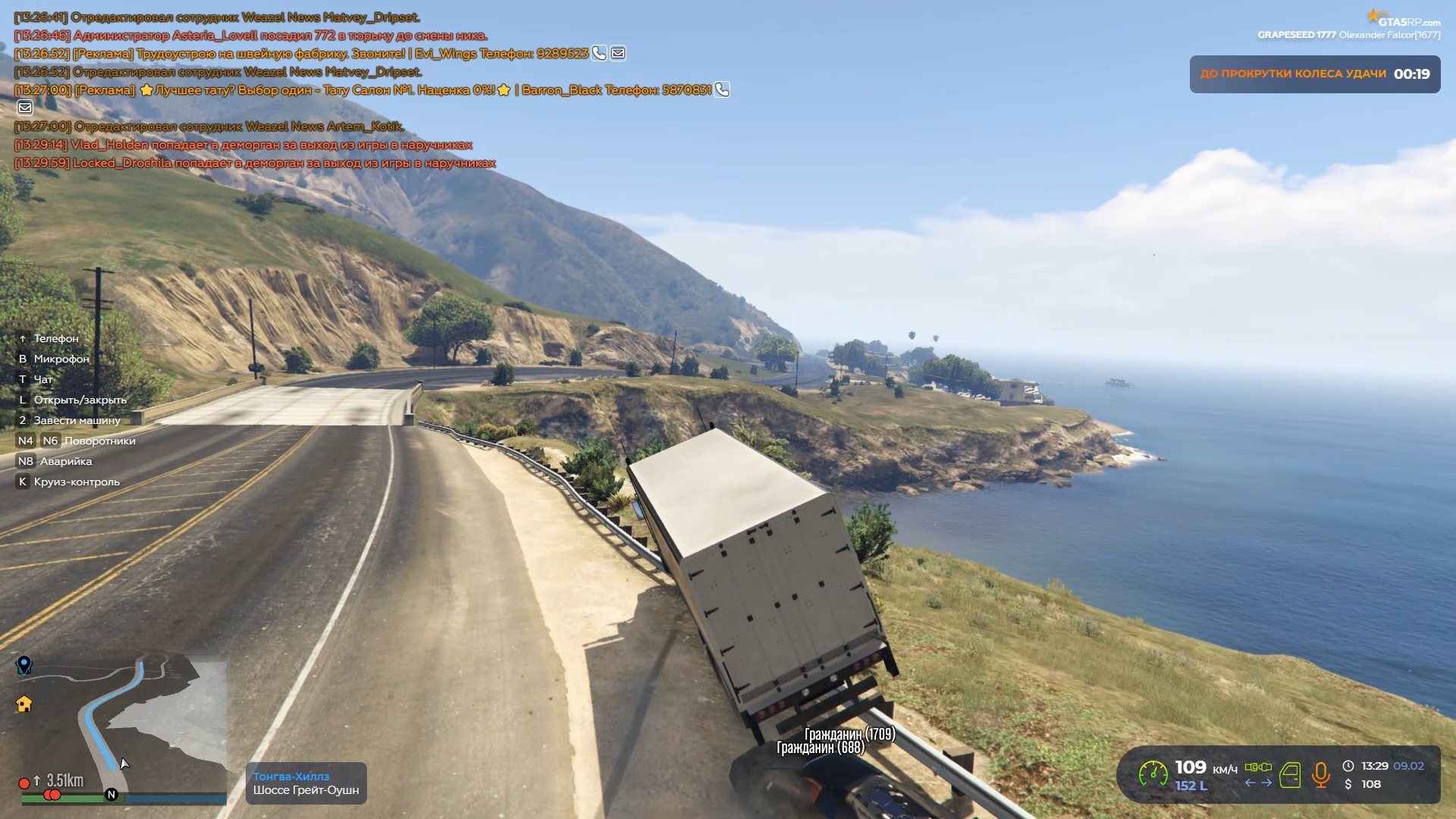Click the blue location pin above the minimap
1456x819 pixels.
coord(24,665)
